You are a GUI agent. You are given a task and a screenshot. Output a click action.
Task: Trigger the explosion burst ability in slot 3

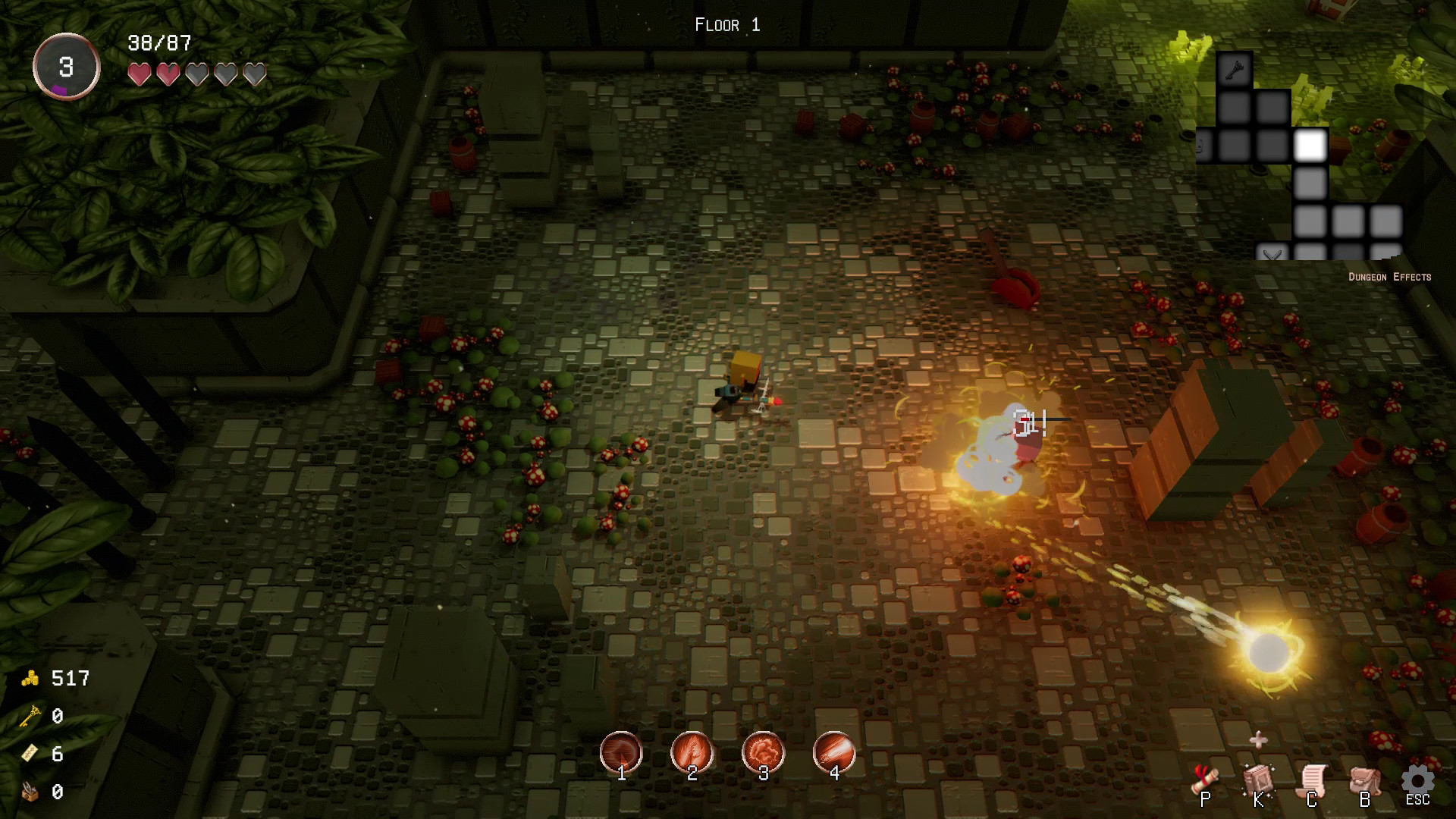click(x=763, y=752)
